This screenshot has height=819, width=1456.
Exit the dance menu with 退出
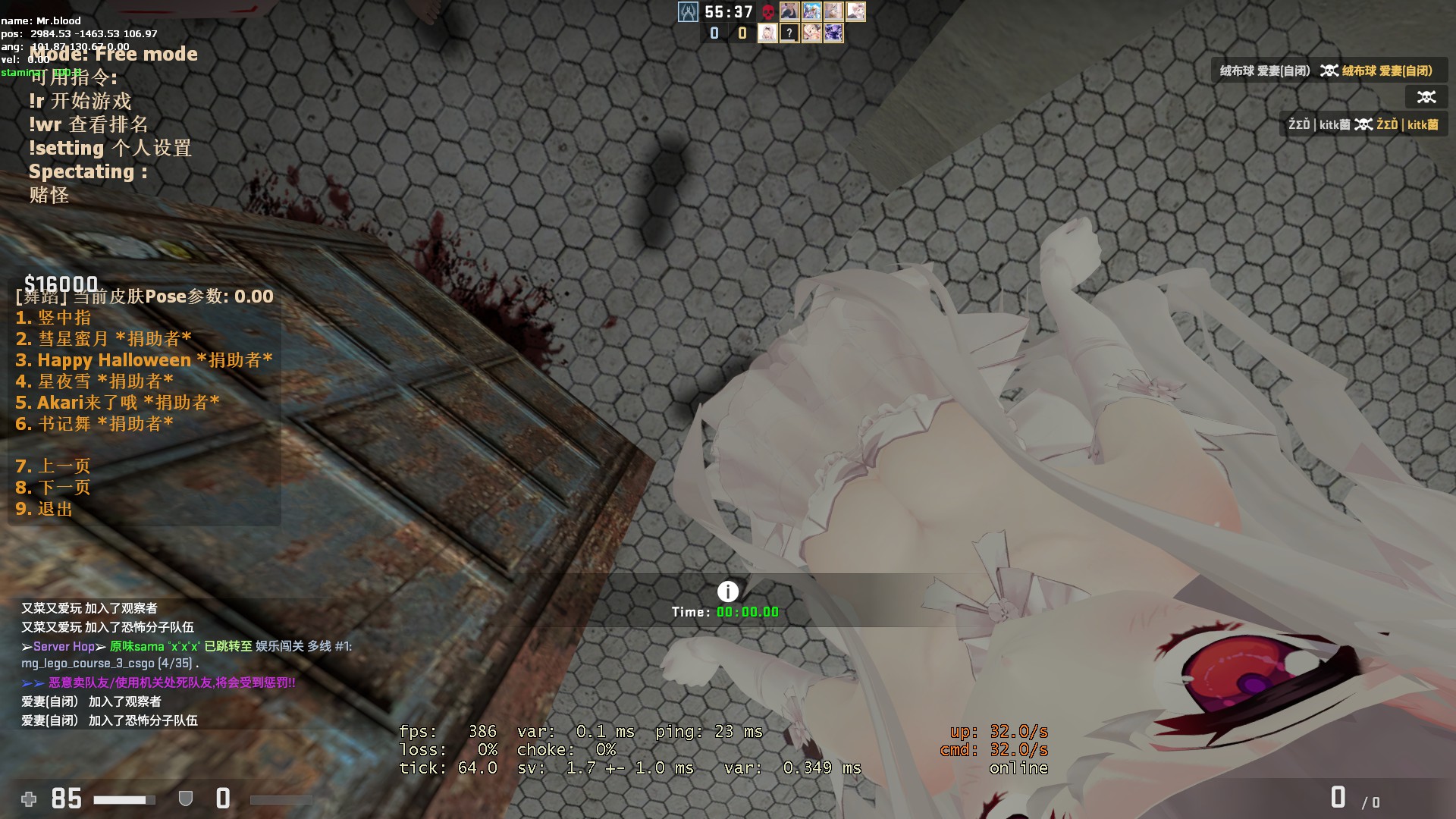coord(44,509)
